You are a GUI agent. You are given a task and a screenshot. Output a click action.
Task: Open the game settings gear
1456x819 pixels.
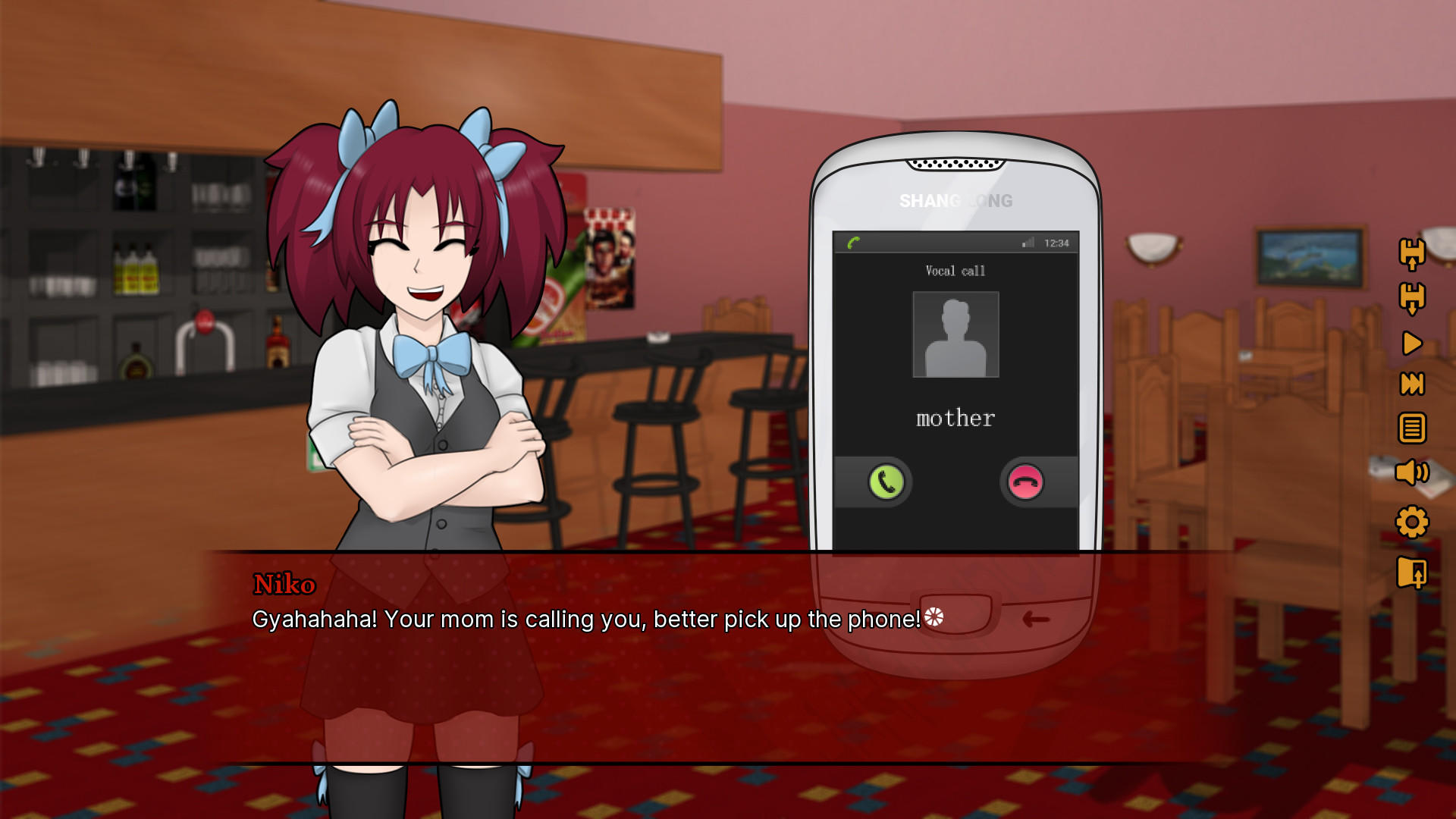click(x=1412, y=522)
